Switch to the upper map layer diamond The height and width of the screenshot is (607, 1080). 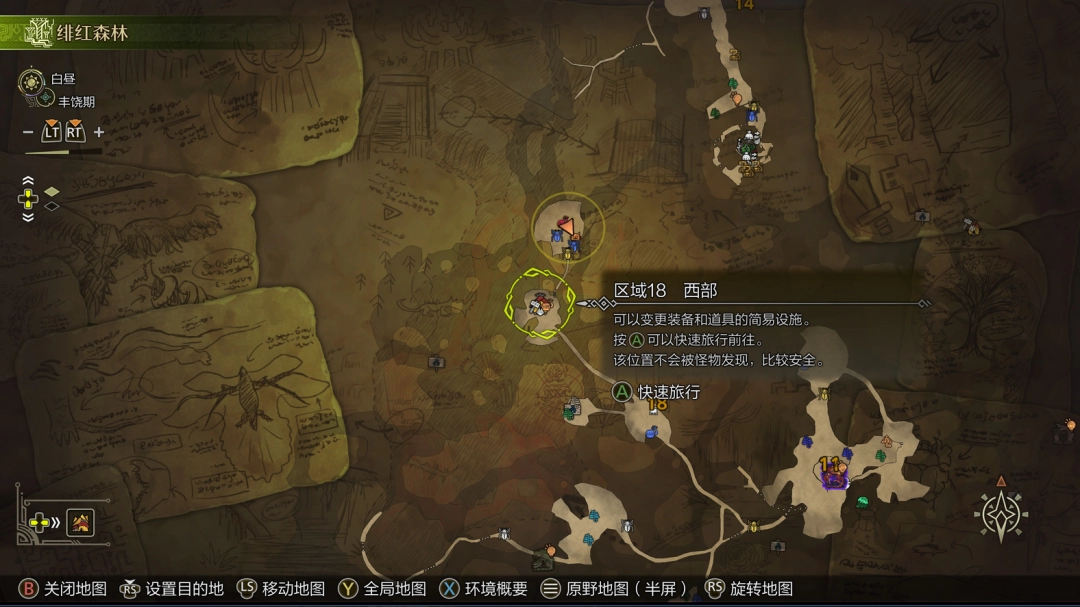click(x=52, y=191)
